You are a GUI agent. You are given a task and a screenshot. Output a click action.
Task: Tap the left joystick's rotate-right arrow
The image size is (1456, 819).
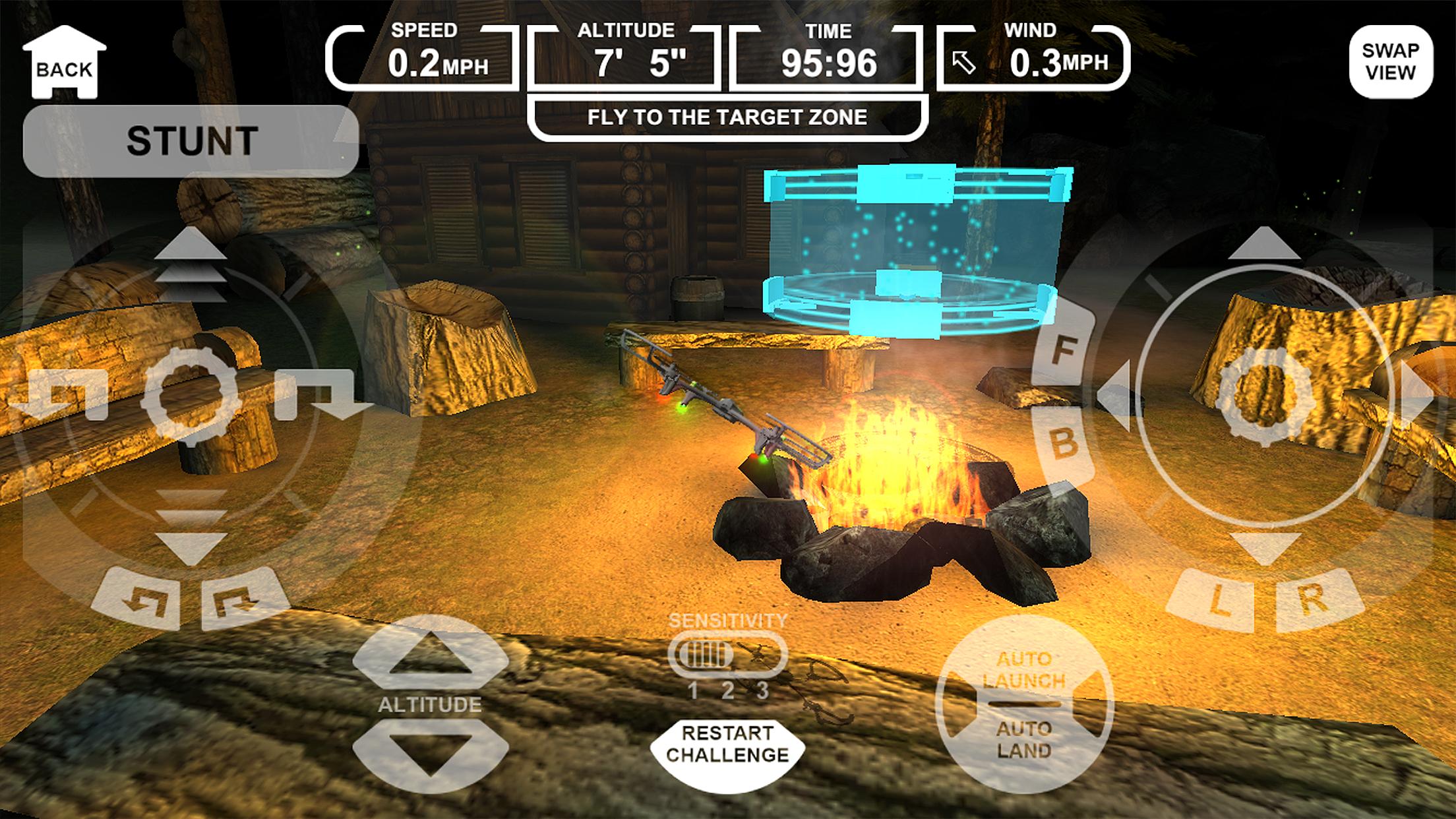[323, 396]
